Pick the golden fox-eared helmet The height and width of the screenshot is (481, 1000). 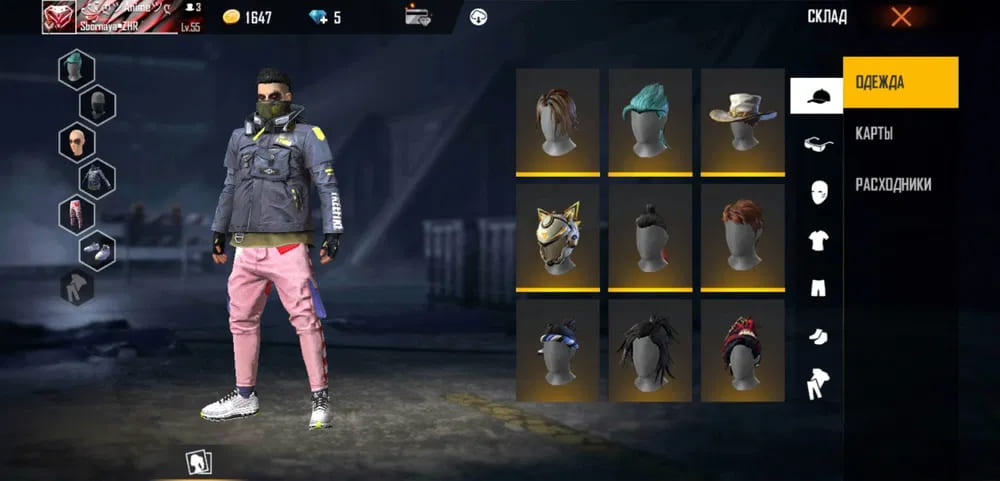[558, 236]
